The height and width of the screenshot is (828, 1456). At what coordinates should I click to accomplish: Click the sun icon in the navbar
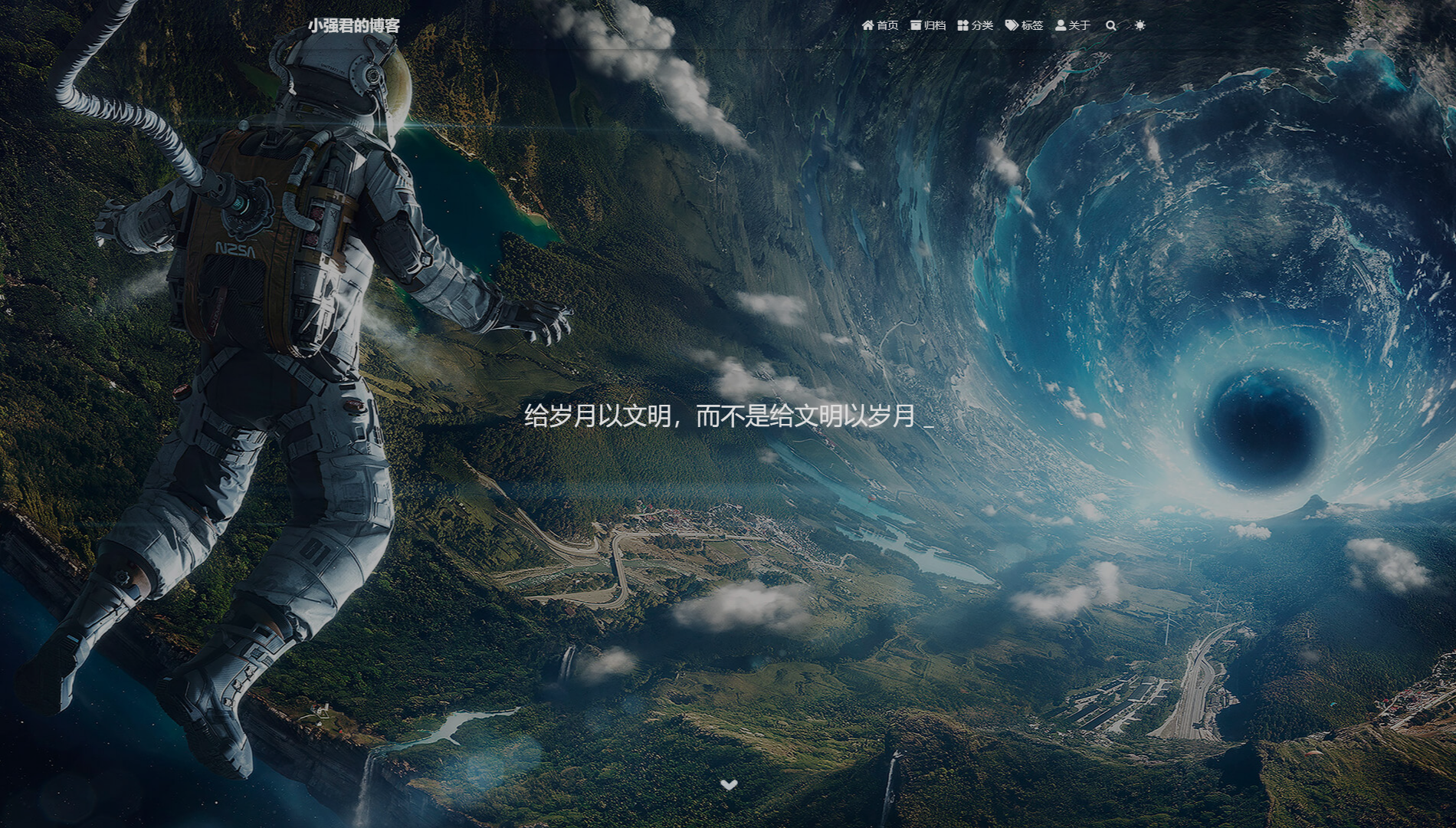pyautogui.click(x=1140, y=25)
